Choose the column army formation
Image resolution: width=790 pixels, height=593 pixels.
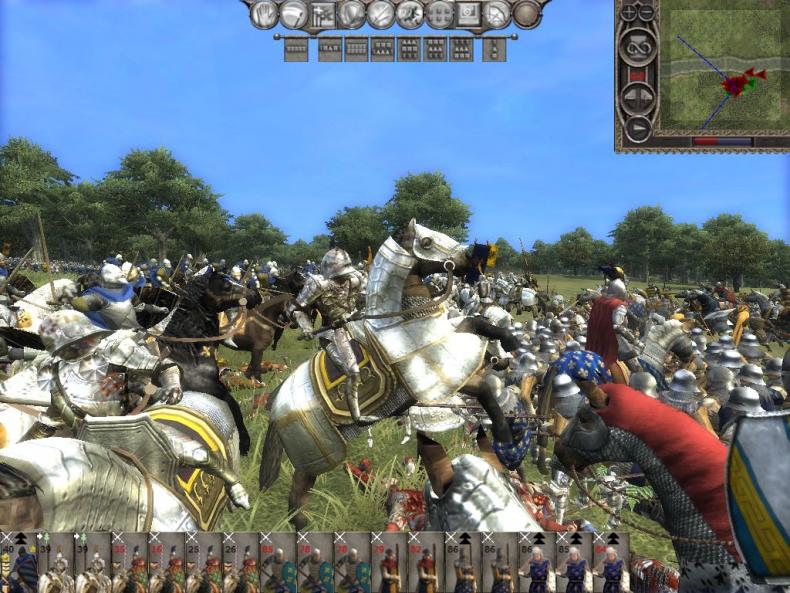click(494, 48)
